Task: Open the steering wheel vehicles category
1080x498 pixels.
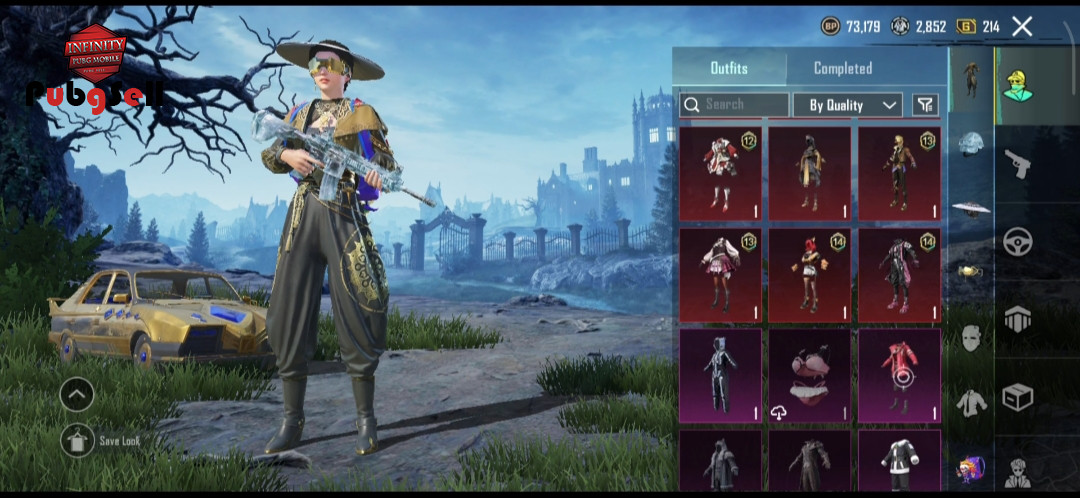Action: (x=1017, y=242)
